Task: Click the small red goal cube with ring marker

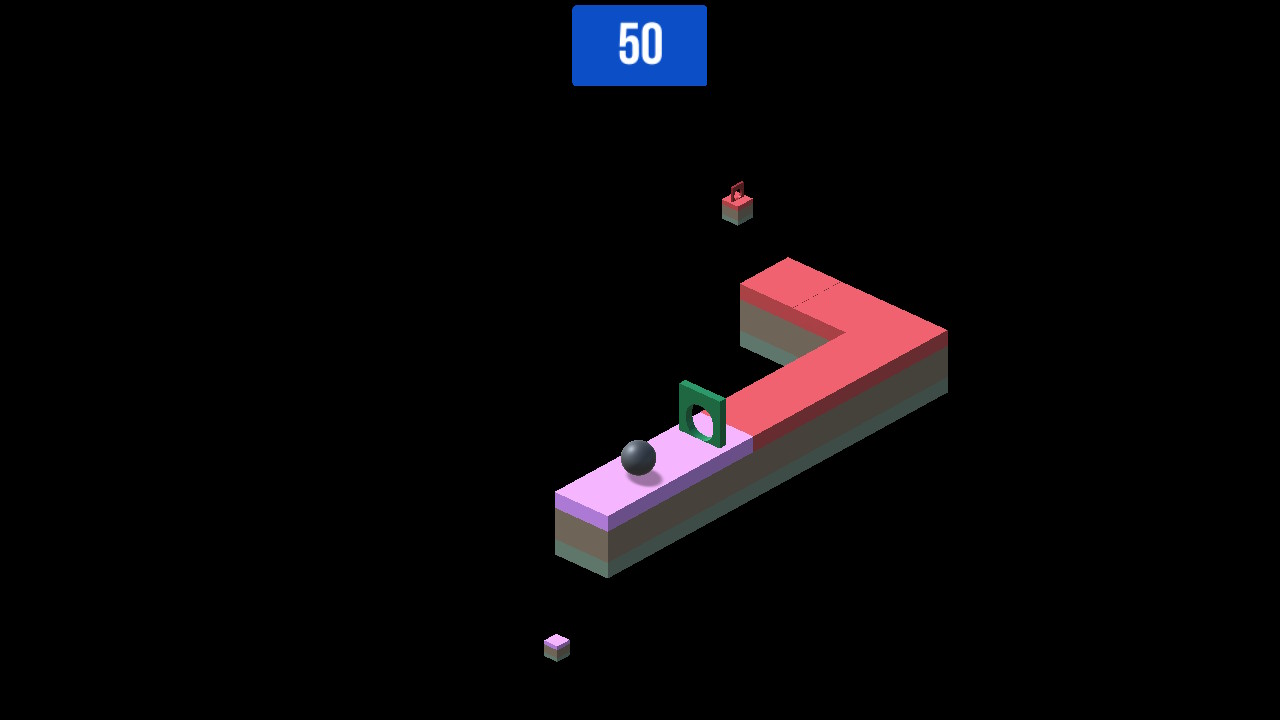Action: 737,205
